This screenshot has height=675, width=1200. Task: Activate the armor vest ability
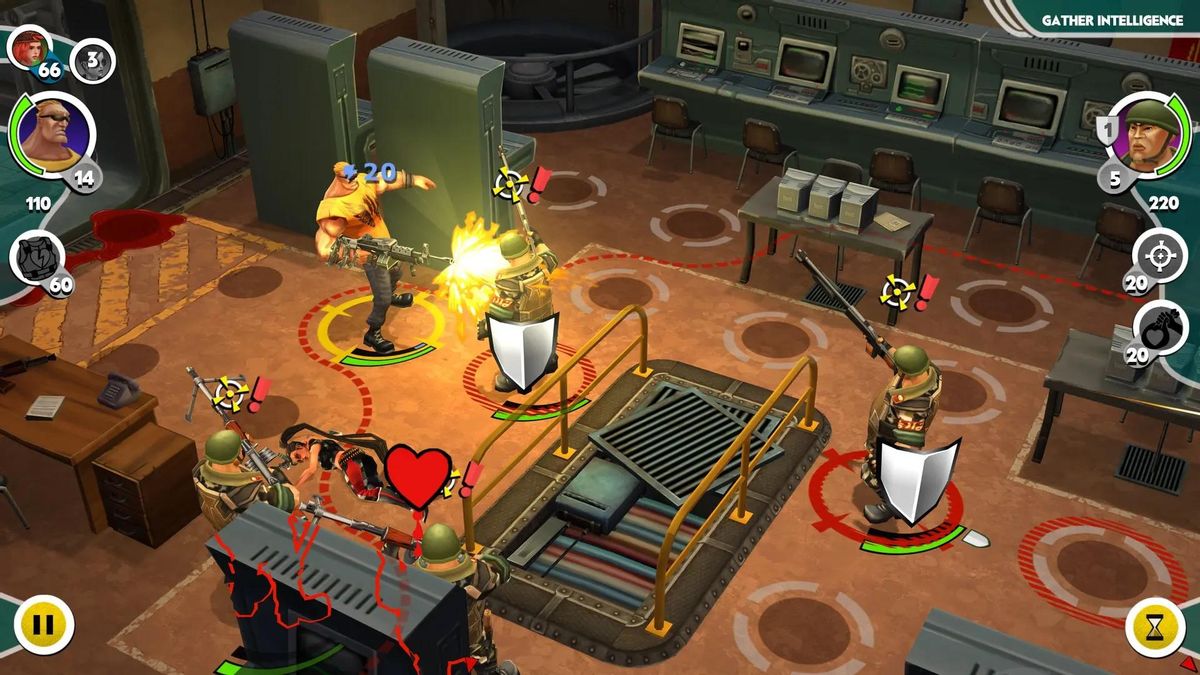pyautogui.click(x=37, y=257)
